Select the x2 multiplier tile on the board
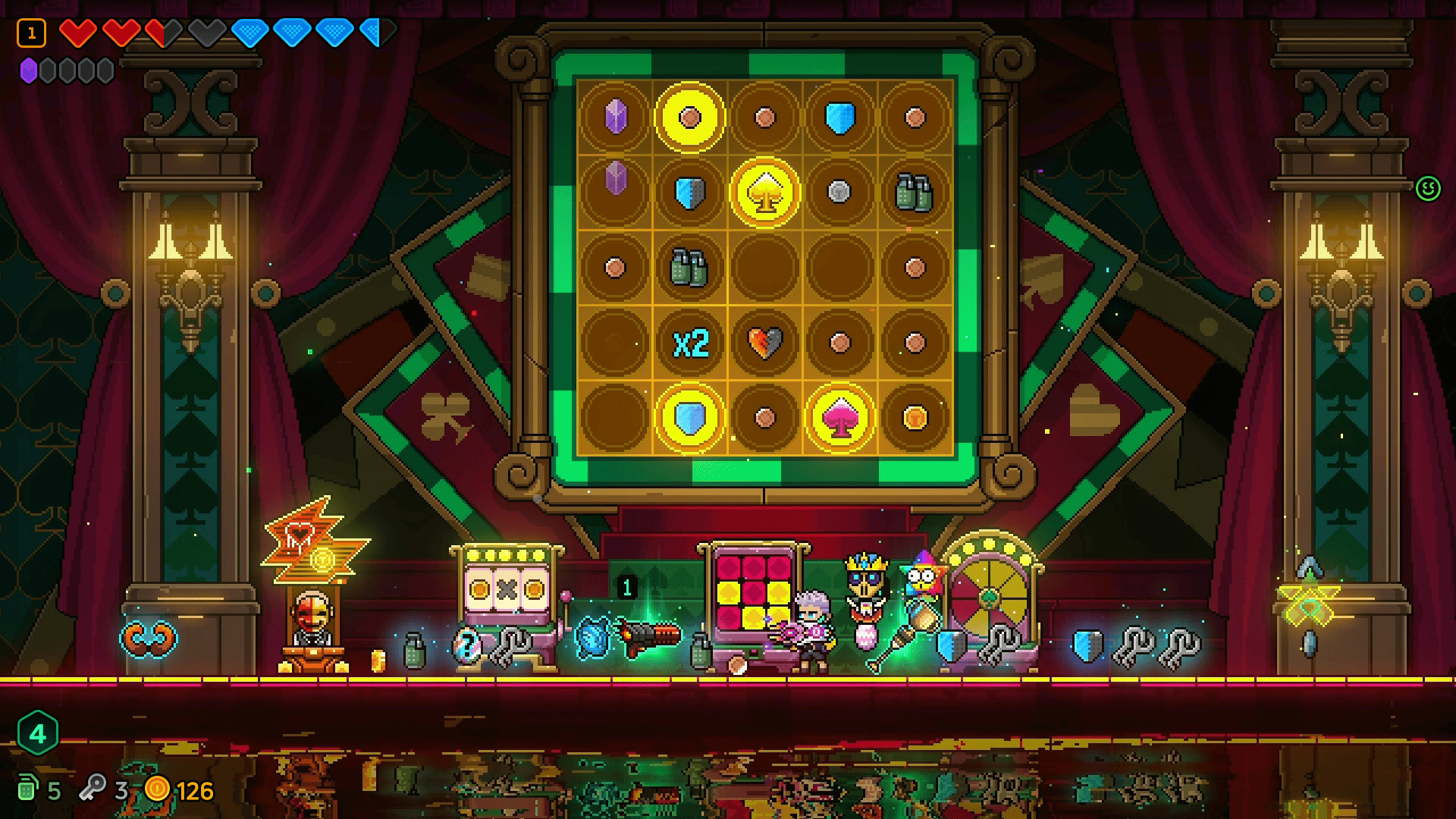Image resolution: width=1456 pixels, height=819 pixels. click(690, 344)
